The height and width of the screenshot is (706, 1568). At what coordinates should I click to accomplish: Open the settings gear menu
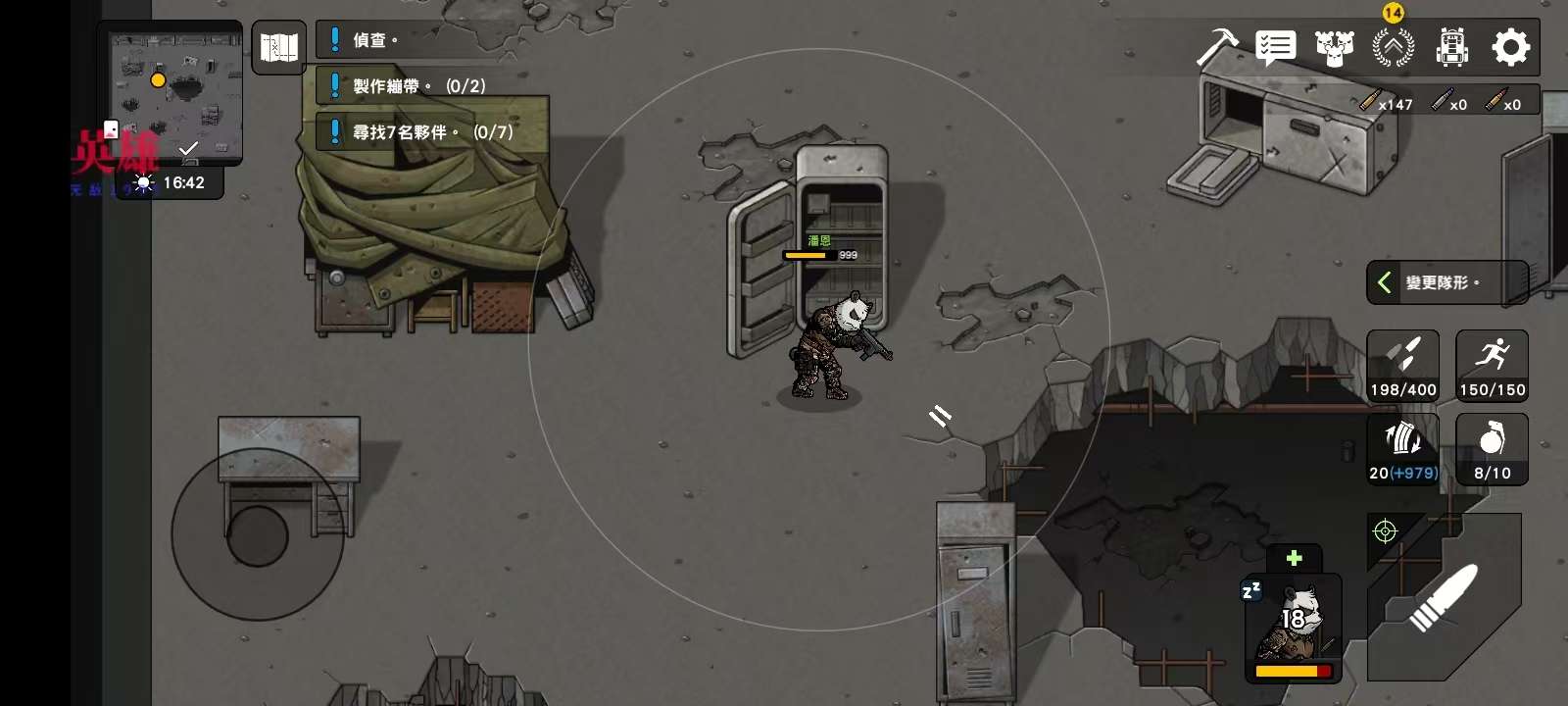click(1510, 47)
